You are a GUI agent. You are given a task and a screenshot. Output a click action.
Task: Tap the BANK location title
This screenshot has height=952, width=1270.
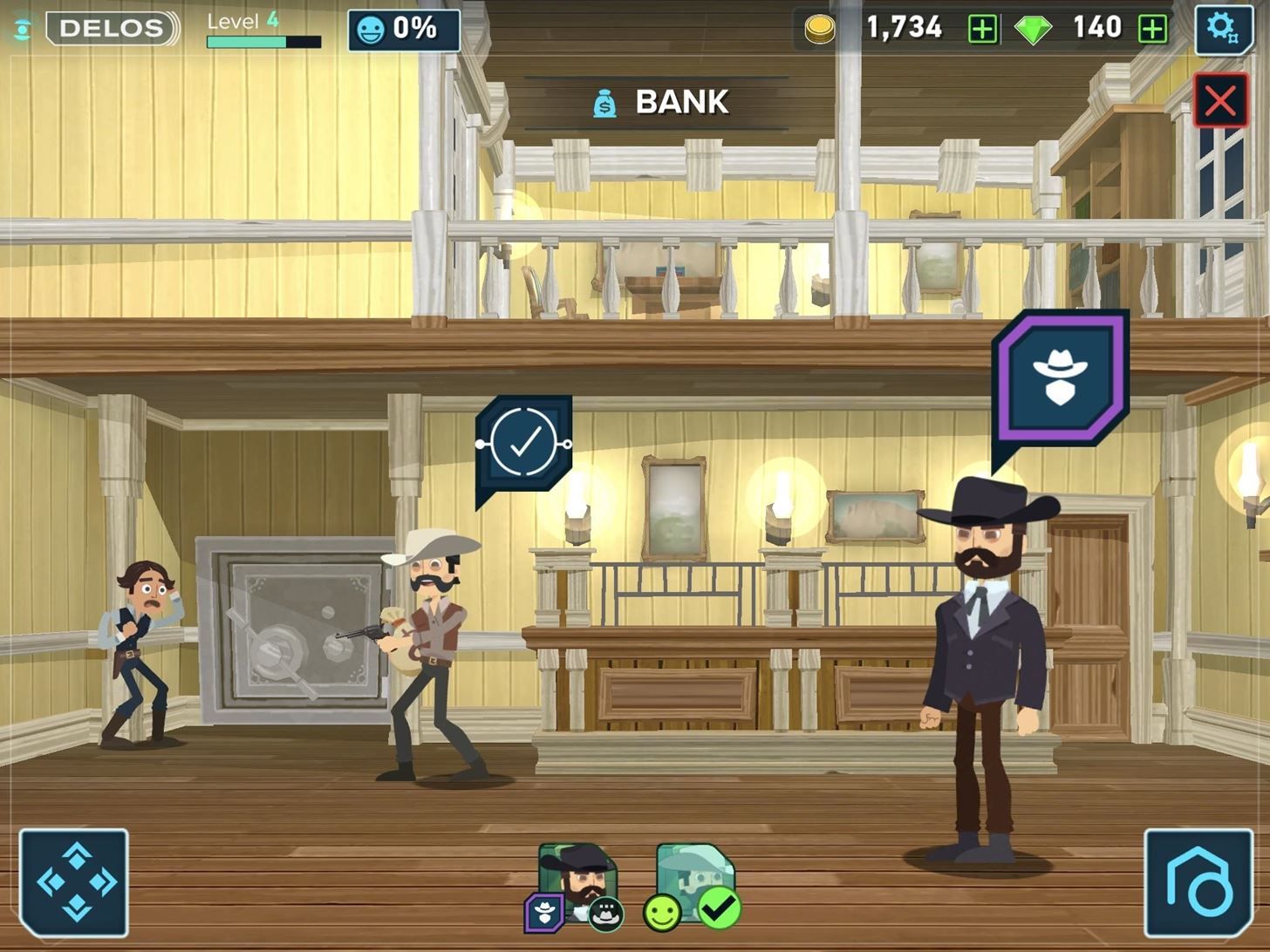tap(682, 101)
